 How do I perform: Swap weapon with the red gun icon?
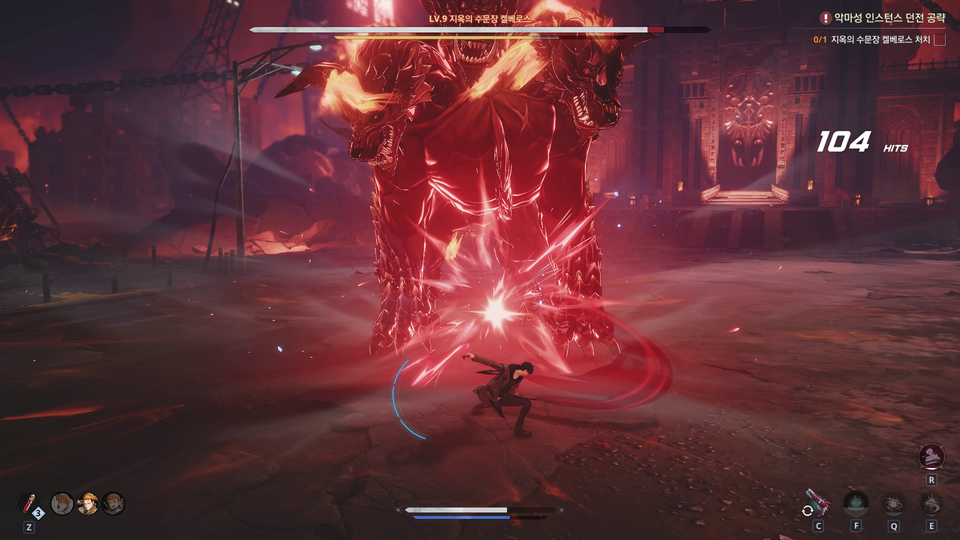click(x=818, y=503)
